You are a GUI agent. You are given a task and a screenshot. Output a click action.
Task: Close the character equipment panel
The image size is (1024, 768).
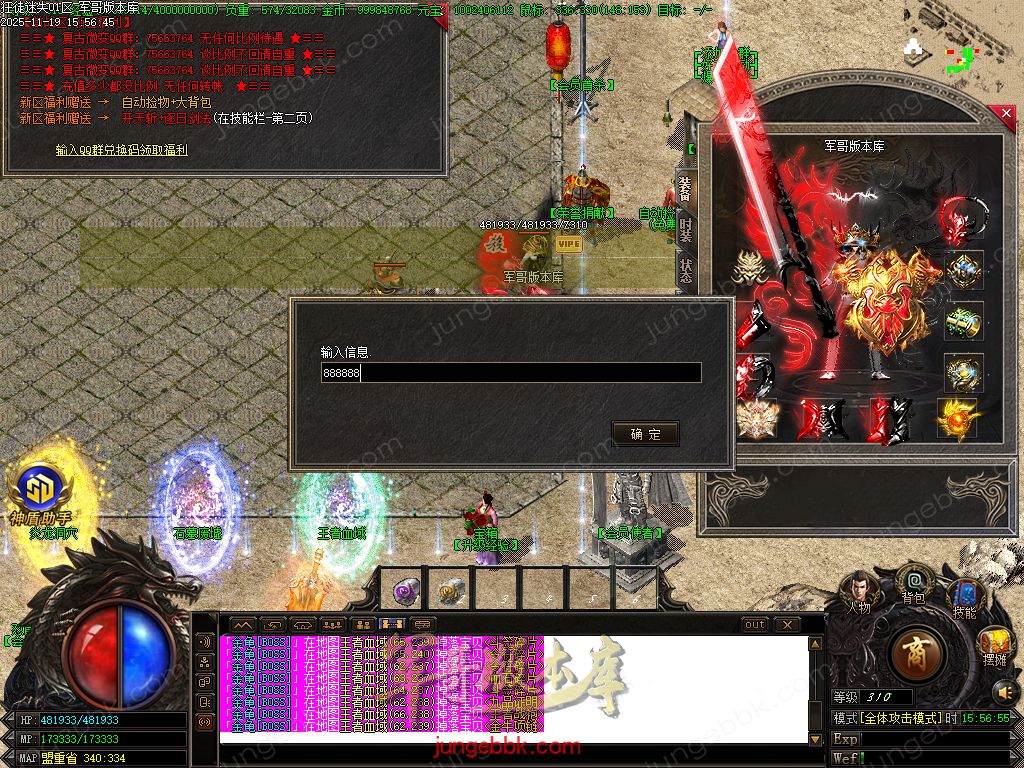click(x=1006, y=115)
